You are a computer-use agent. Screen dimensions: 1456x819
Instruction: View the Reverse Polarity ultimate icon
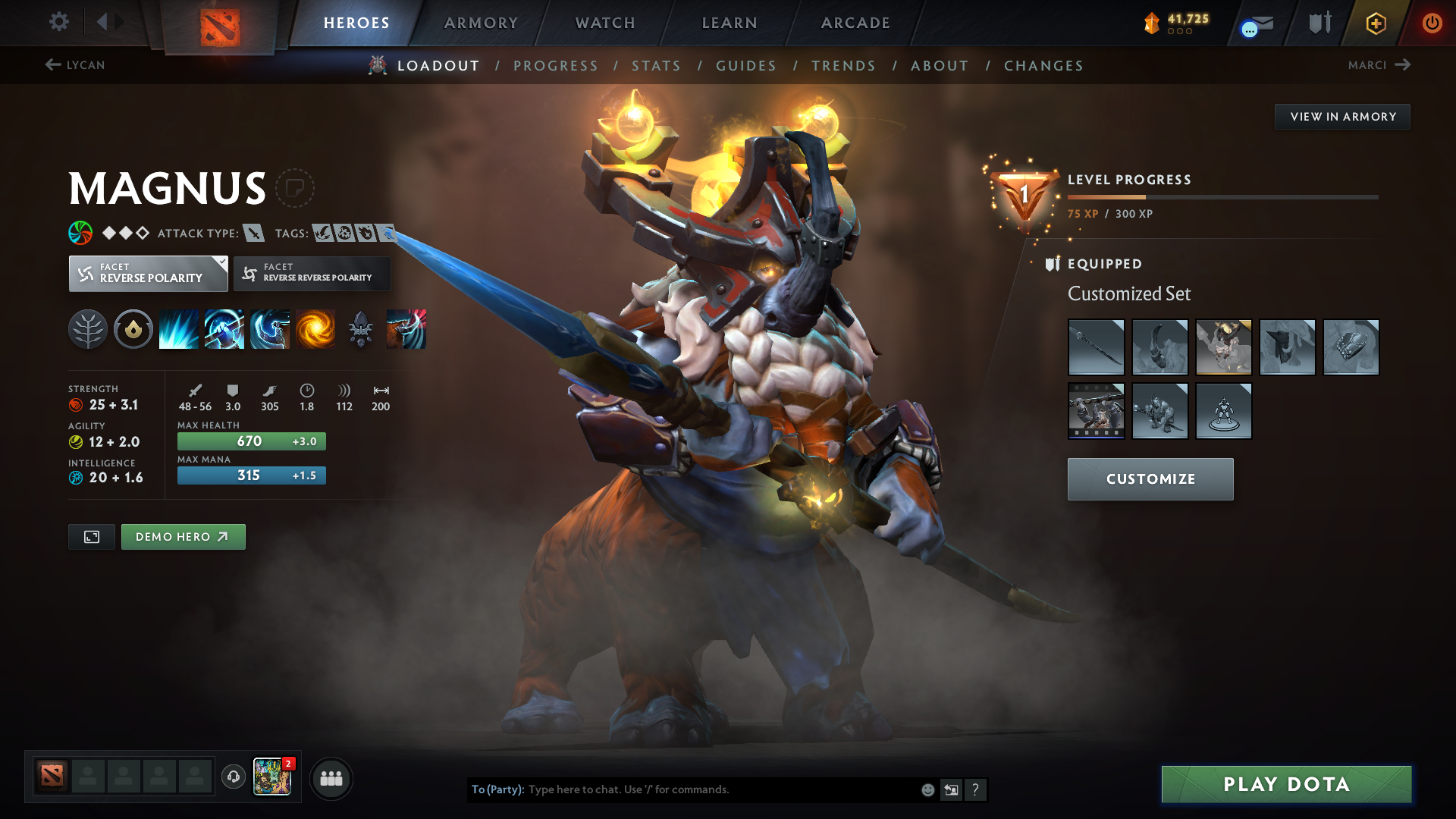point(315,328)
